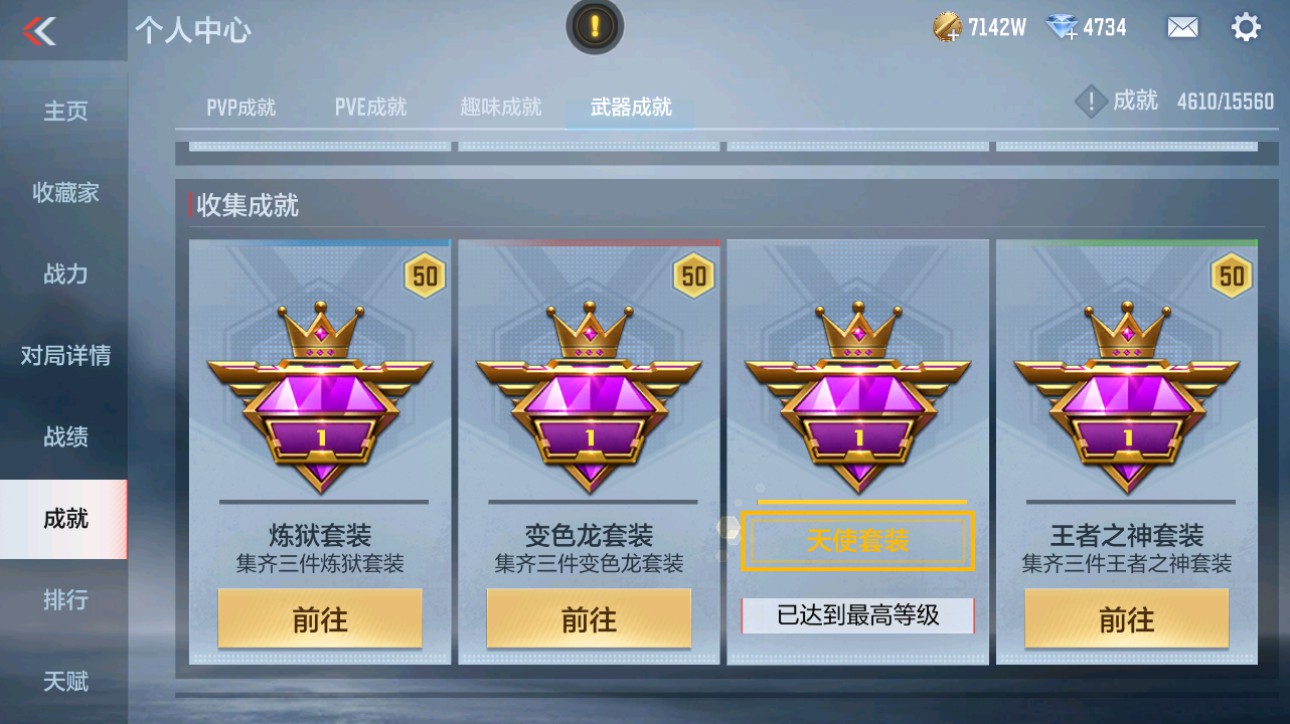Click 前往 on the 炼狱套装 card
The image size is (1290, 724).
pos(320,618)
